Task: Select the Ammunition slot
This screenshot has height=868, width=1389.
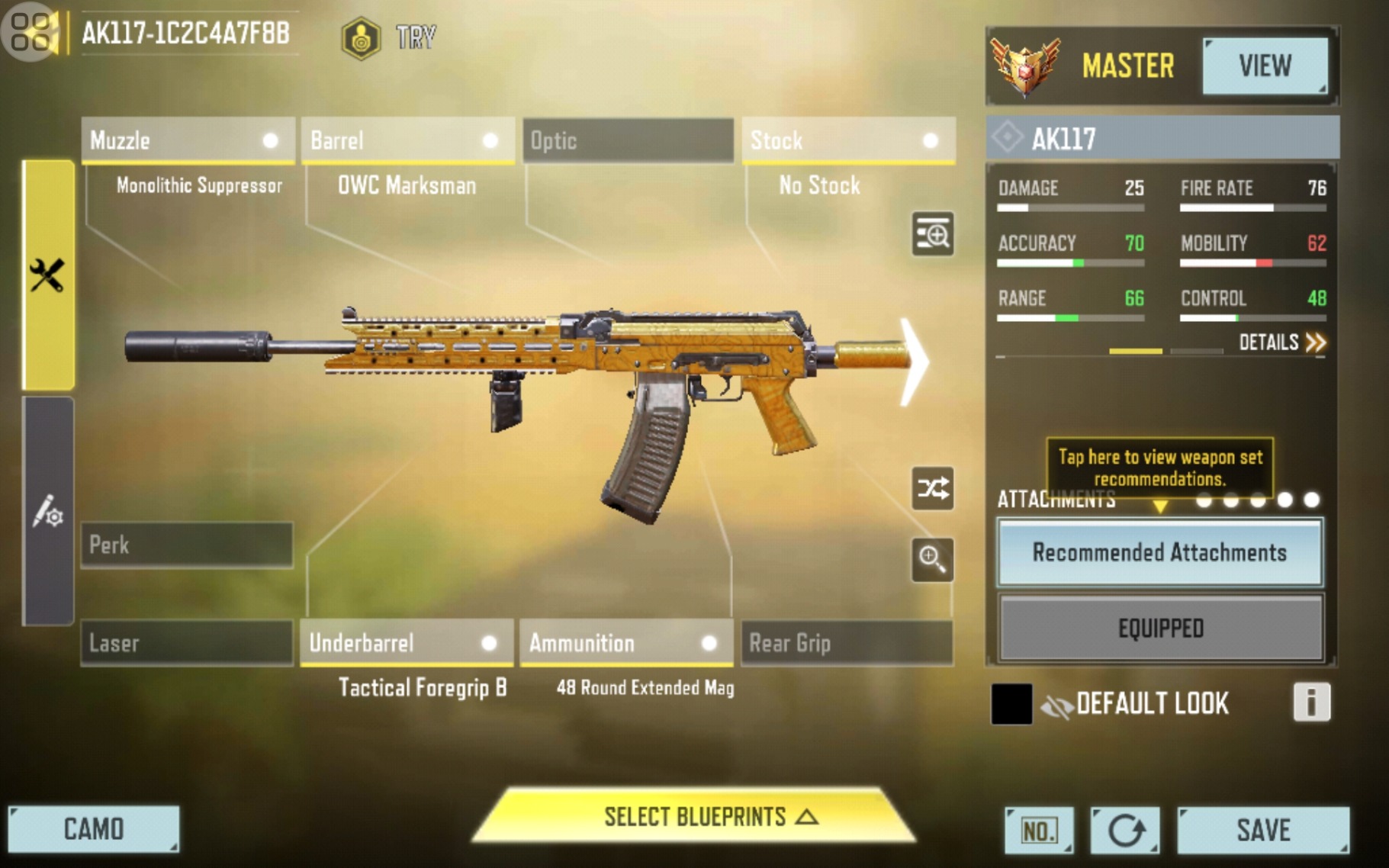Action: [x=625, y=643]
